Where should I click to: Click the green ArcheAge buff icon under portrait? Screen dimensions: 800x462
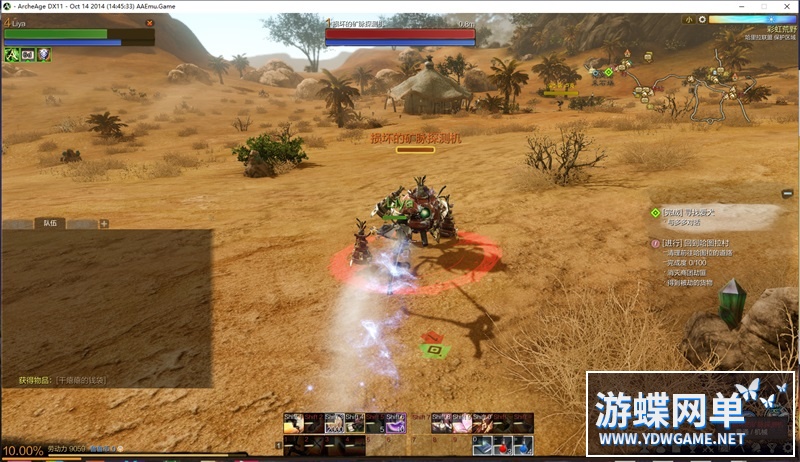coord(11,54)
